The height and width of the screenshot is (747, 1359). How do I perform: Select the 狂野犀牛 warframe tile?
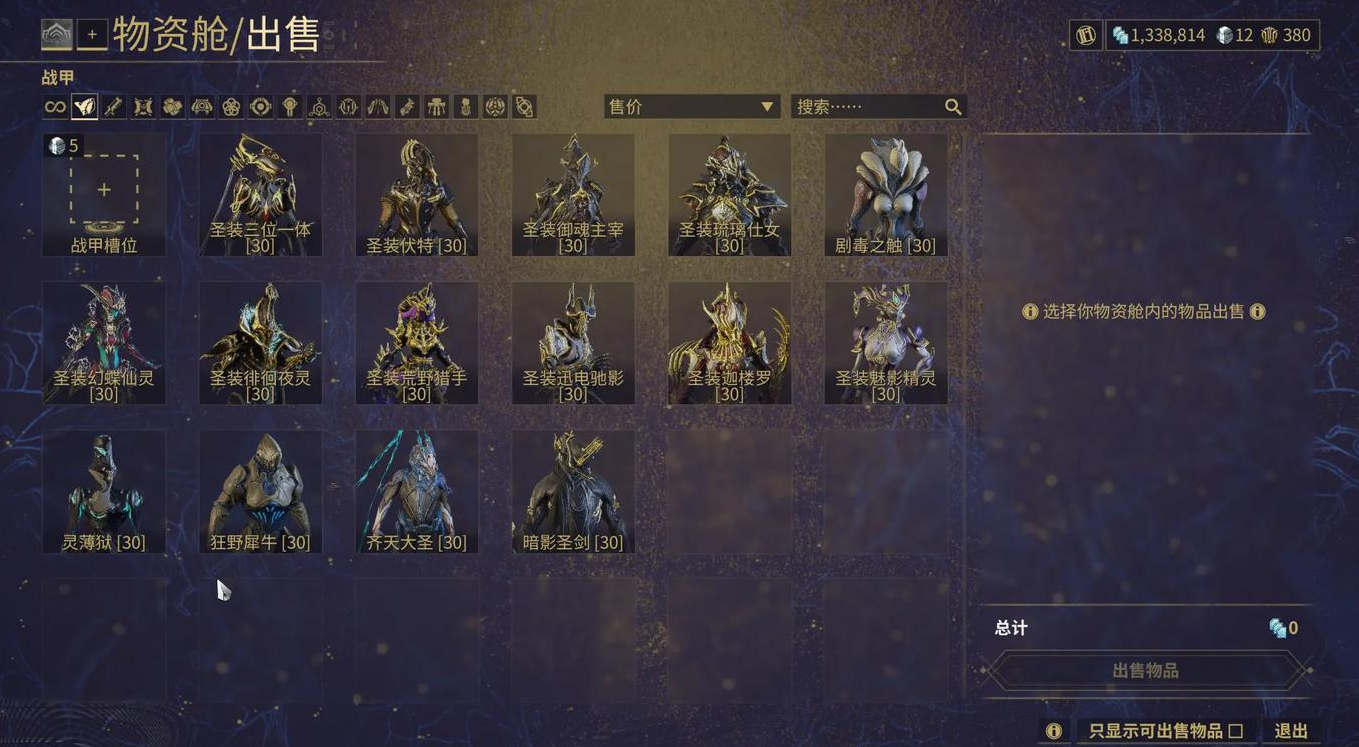pos(260,492)
